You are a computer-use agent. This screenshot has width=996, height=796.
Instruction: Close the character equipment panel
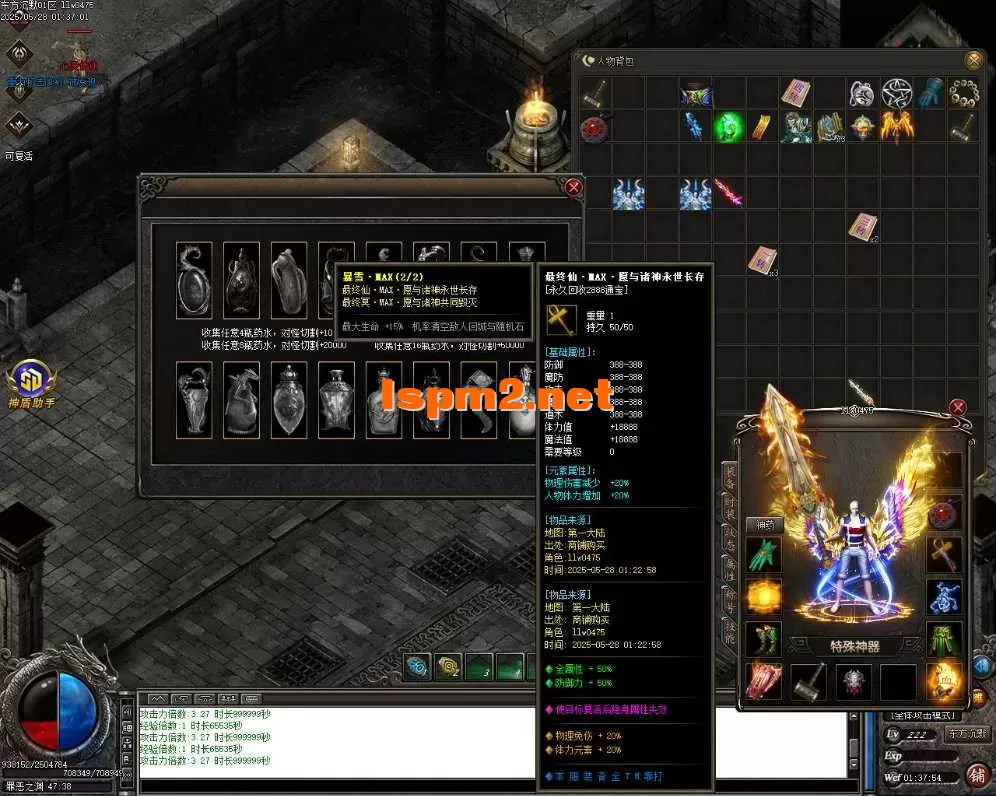[x=958, y=407]
